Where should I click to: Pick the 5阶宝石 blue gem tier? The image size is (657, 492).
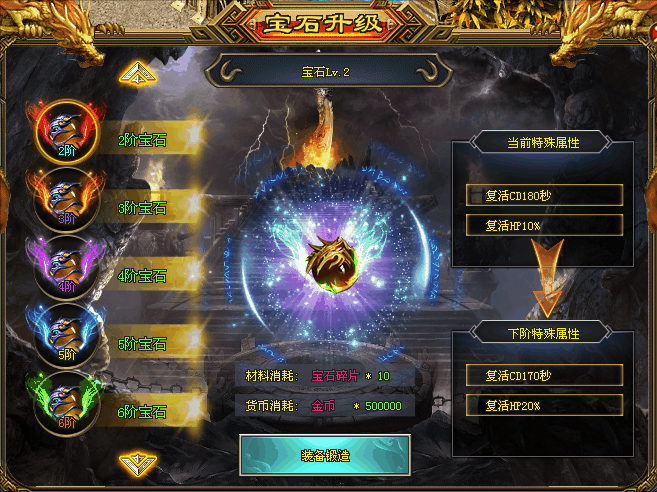tap(68, 340)
